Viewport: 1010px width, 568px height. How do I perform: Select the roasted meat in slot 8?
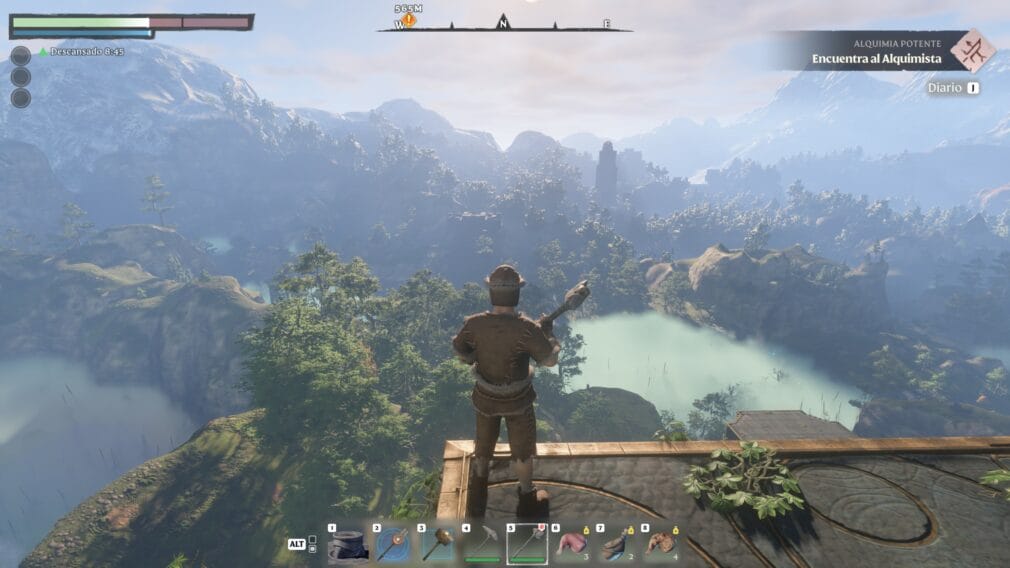point(660,544)
